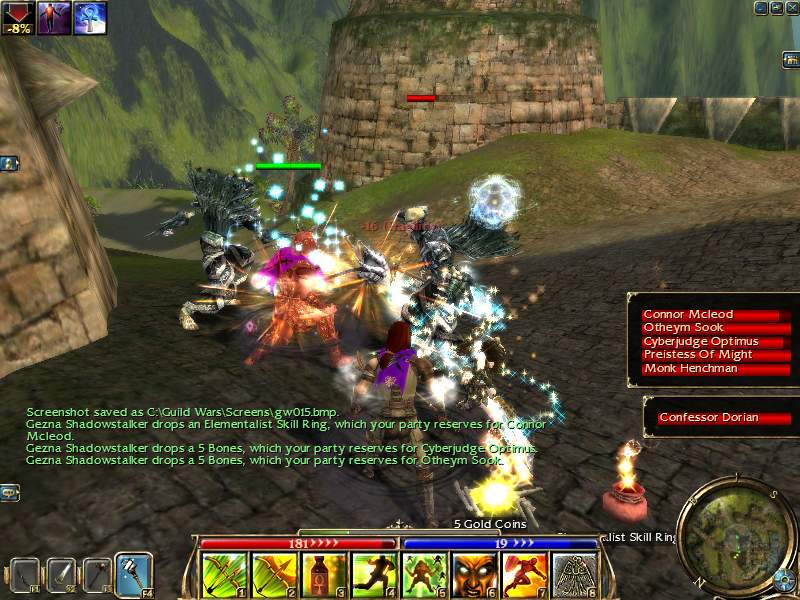
Task: Inspect the glowing orange figure effect icon
Action: (54, 18)
